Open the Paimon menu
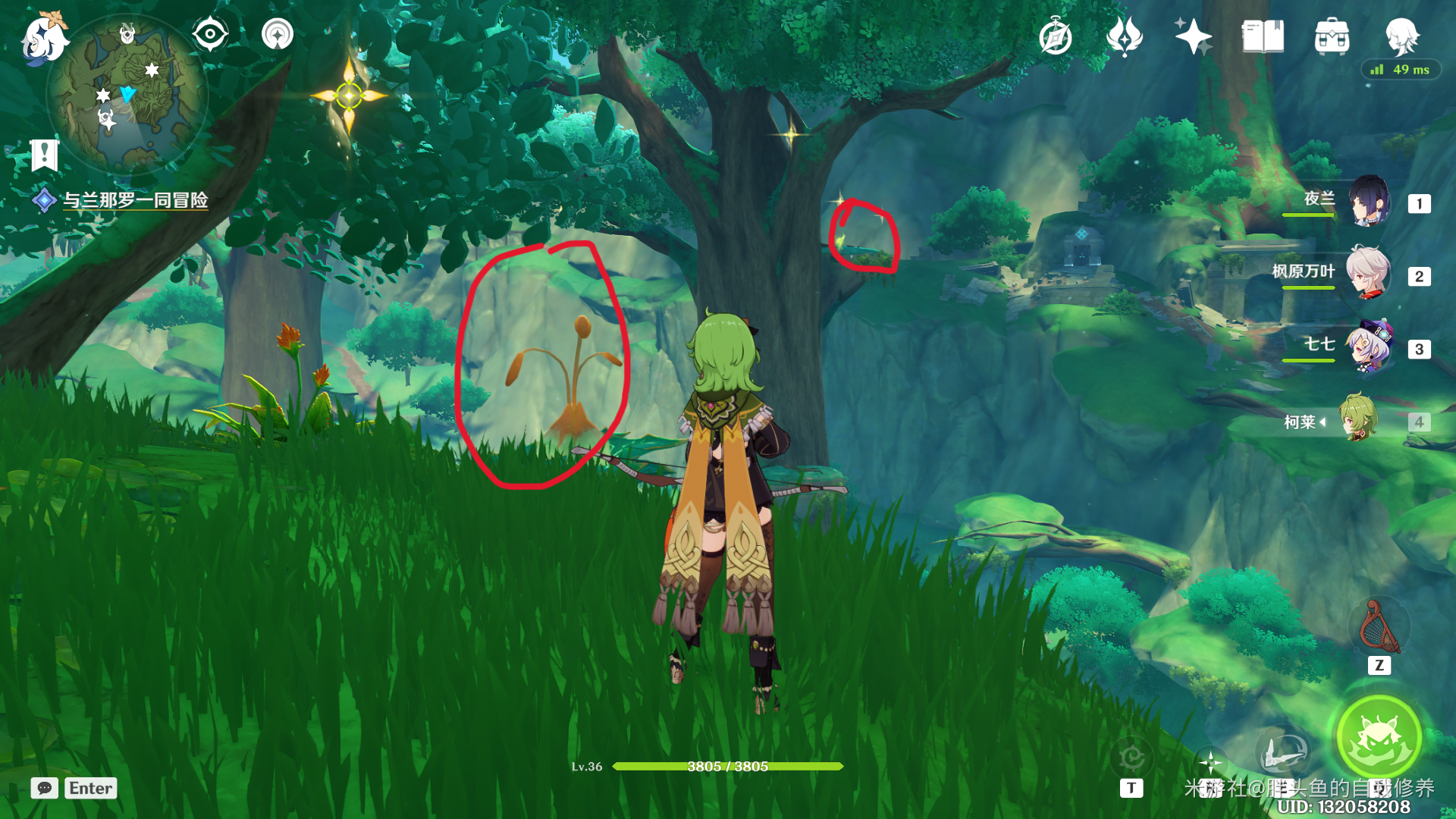This screenshot has width=1456, height=819. (43, 38)
